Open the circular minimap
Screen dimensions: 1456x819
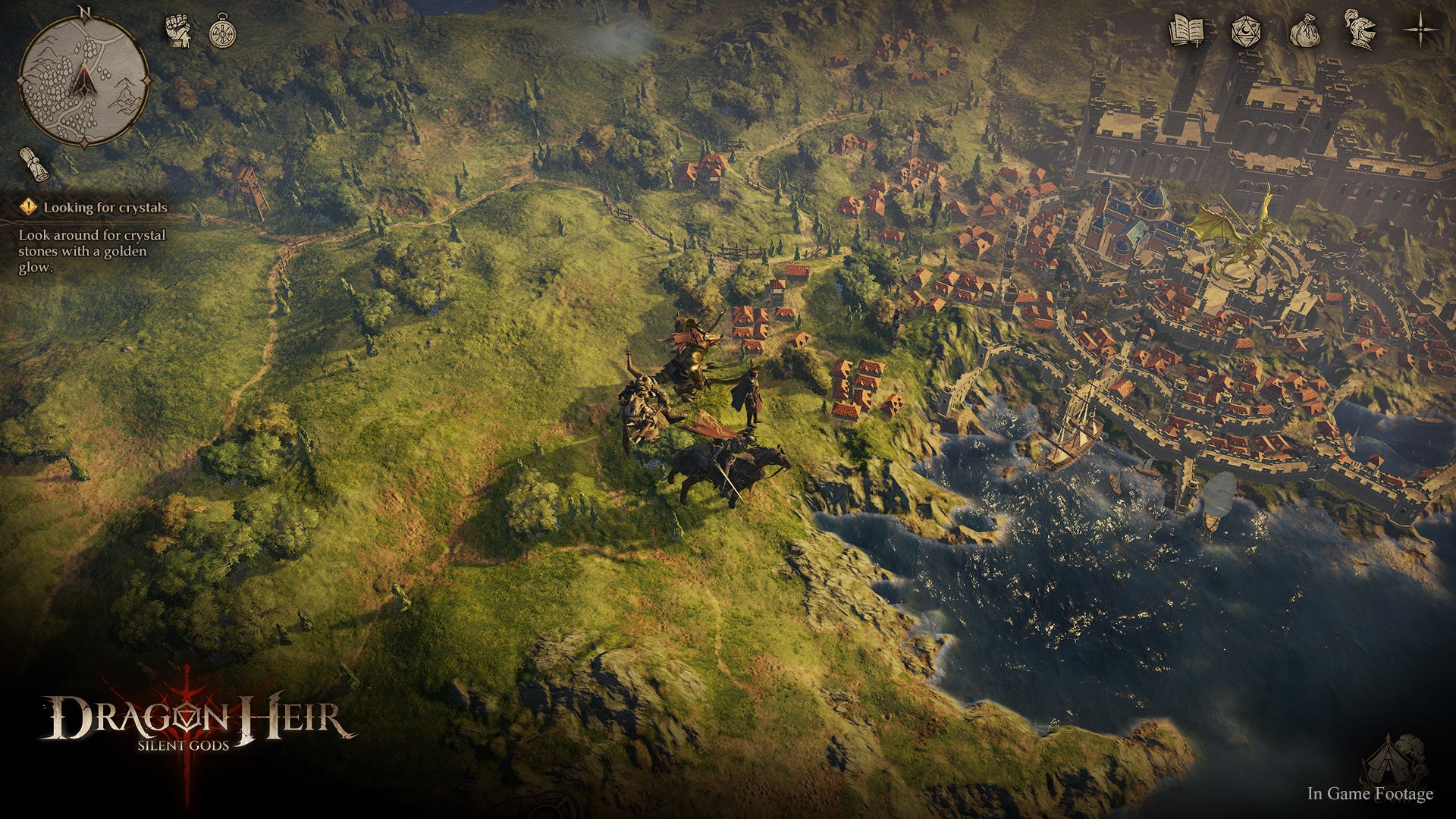pos(83,80)
